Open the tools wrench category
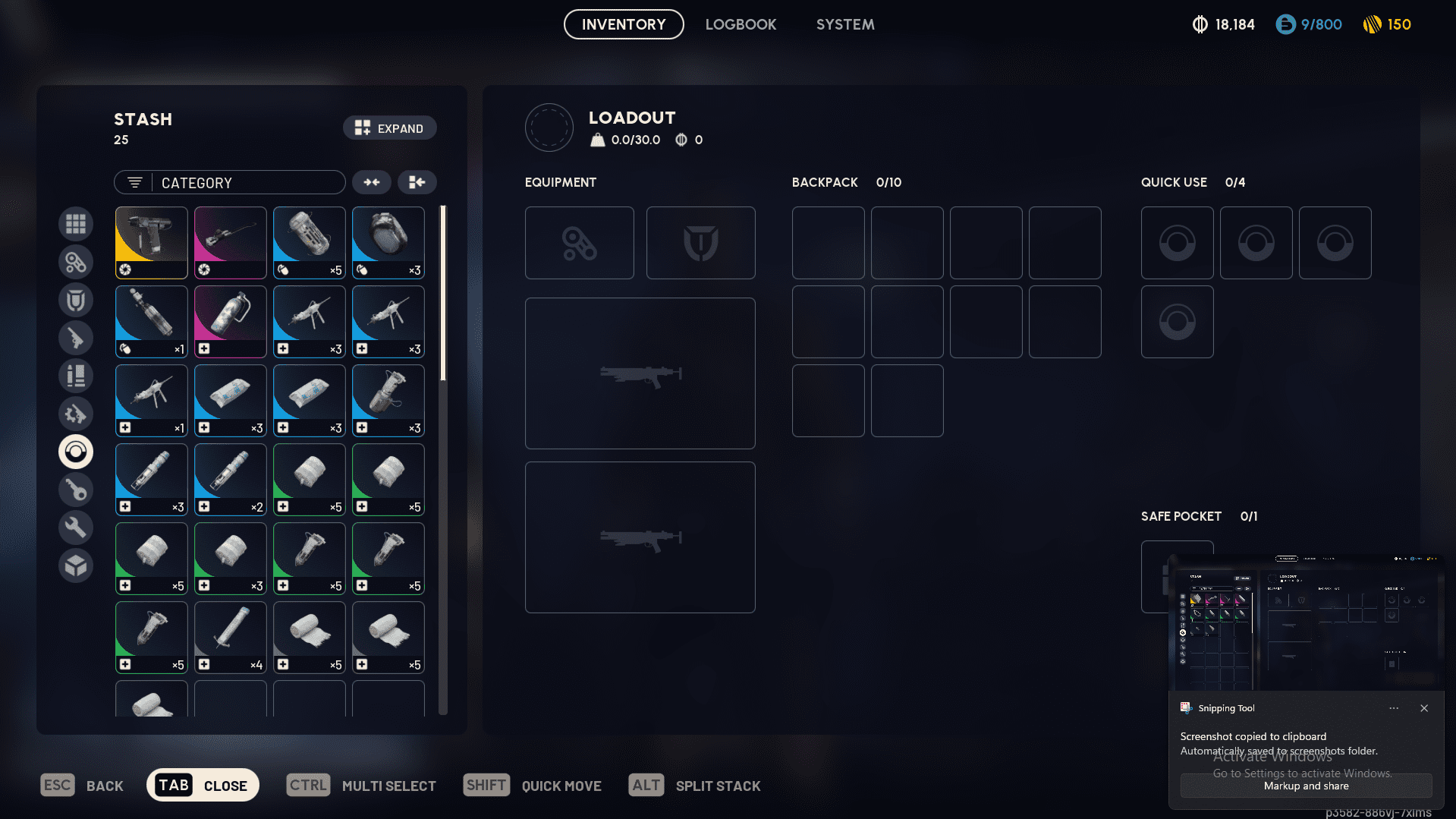Image resolution: width=1456 pixels, height=819 pixels. click(76, 528)
